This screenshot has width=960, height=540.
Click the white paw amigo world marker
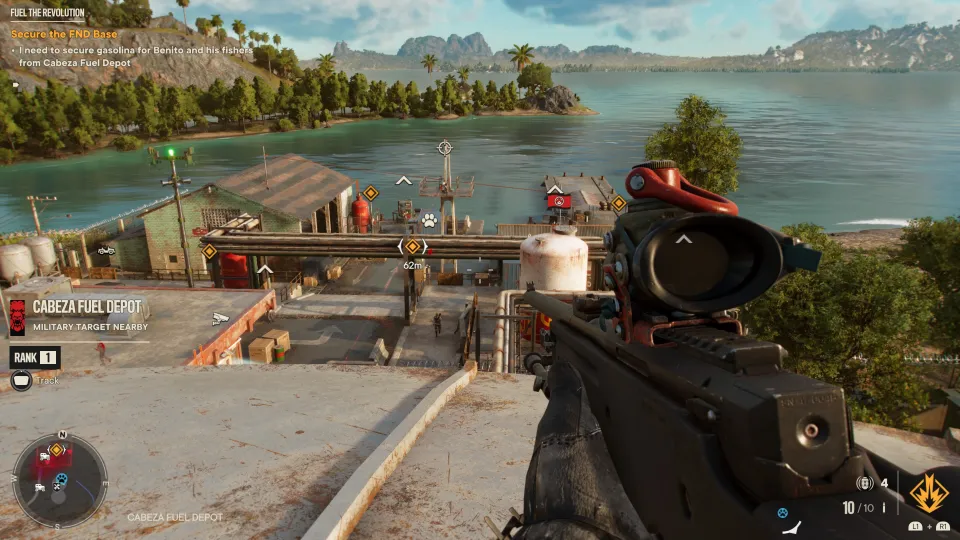429,219
